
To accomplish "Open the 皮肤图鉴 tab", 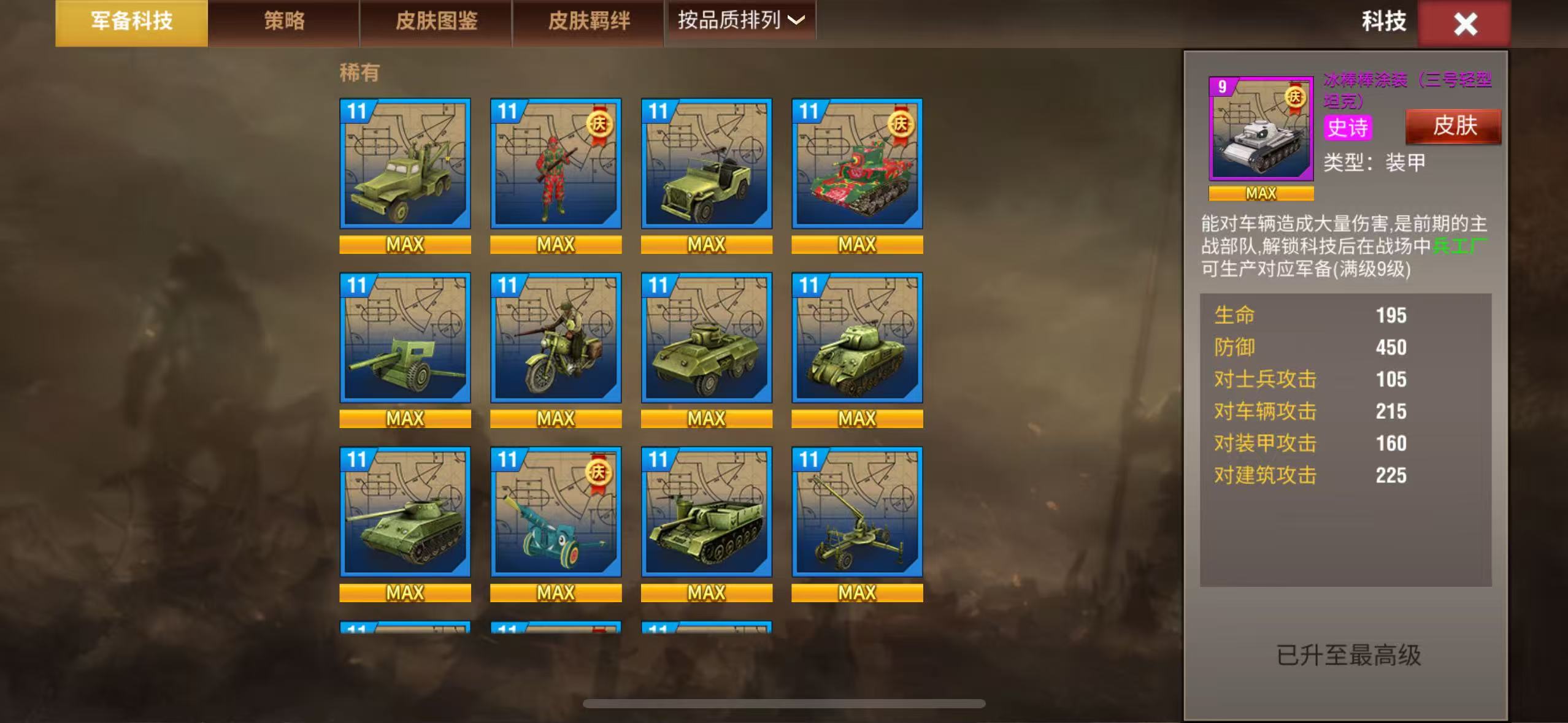I will coord(435,20).
